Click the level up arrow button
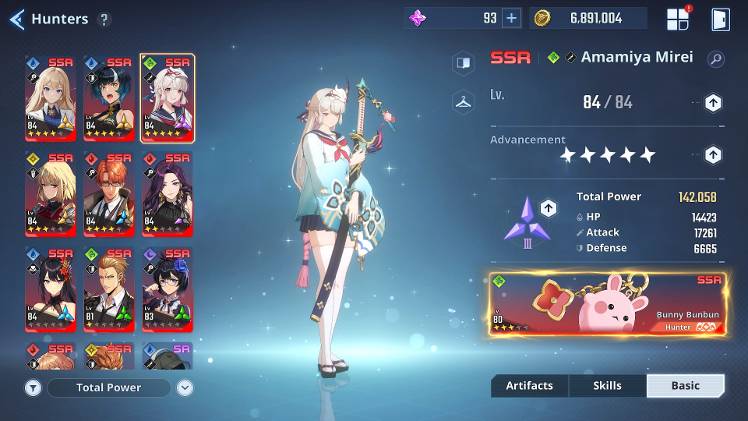This screenshot has width=748, height=421. (713, 102)
